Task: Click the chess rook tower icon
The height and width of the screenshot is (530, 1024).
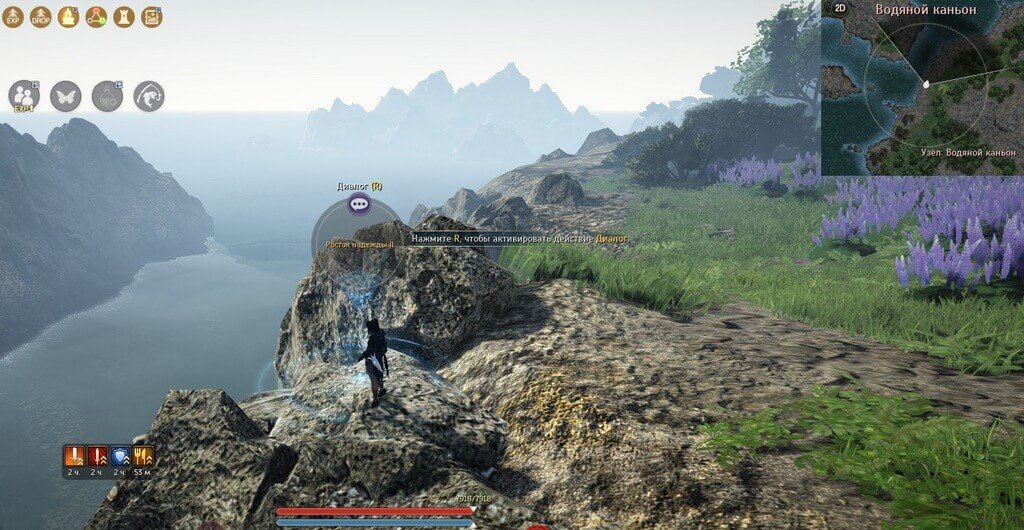Action: click(x=124, y=17)
